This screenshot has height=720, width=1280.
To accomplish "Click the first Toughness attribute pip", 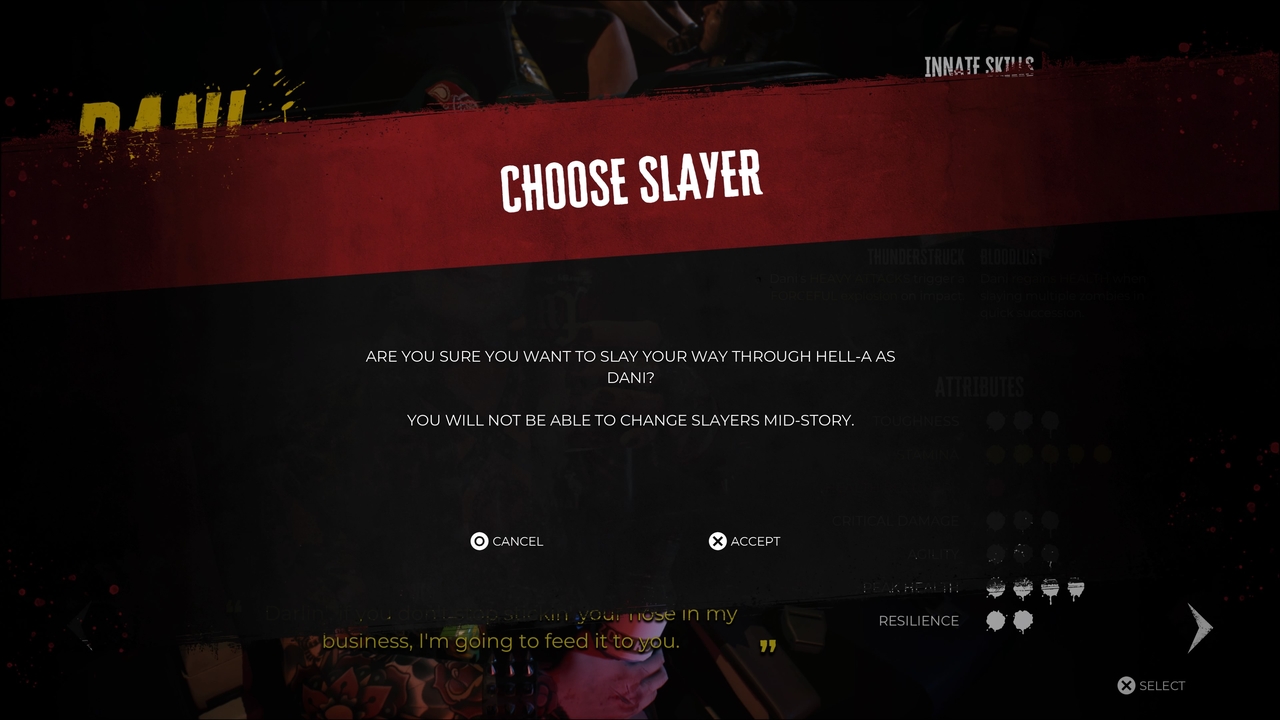I will pos(995,420).
